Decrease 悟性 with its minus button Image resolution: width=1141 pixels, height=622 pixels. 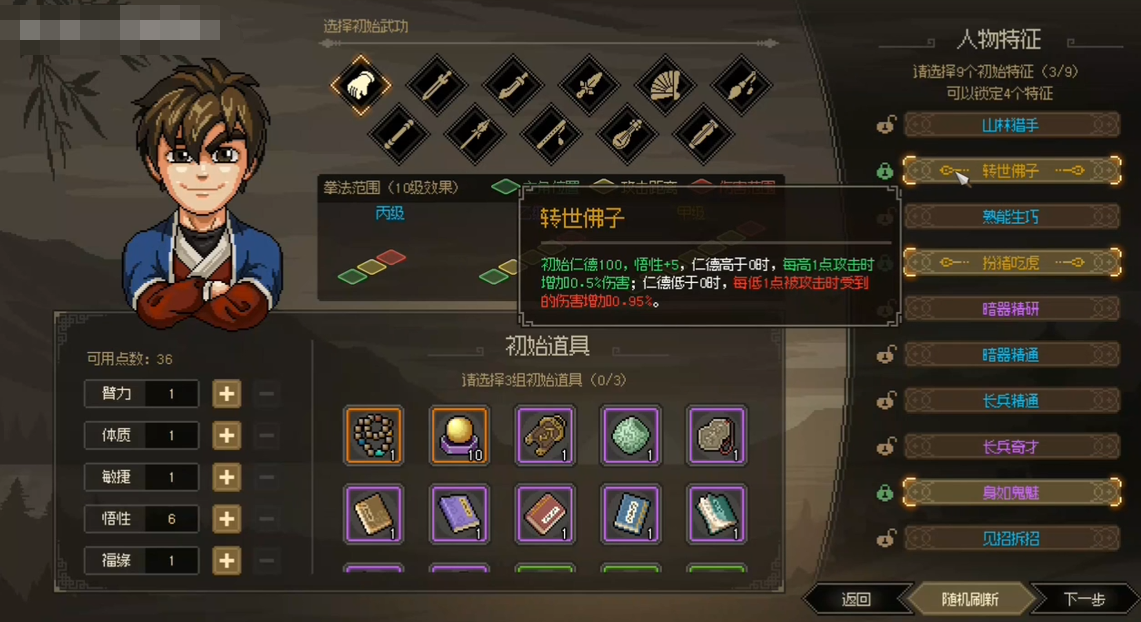point(266,520)
